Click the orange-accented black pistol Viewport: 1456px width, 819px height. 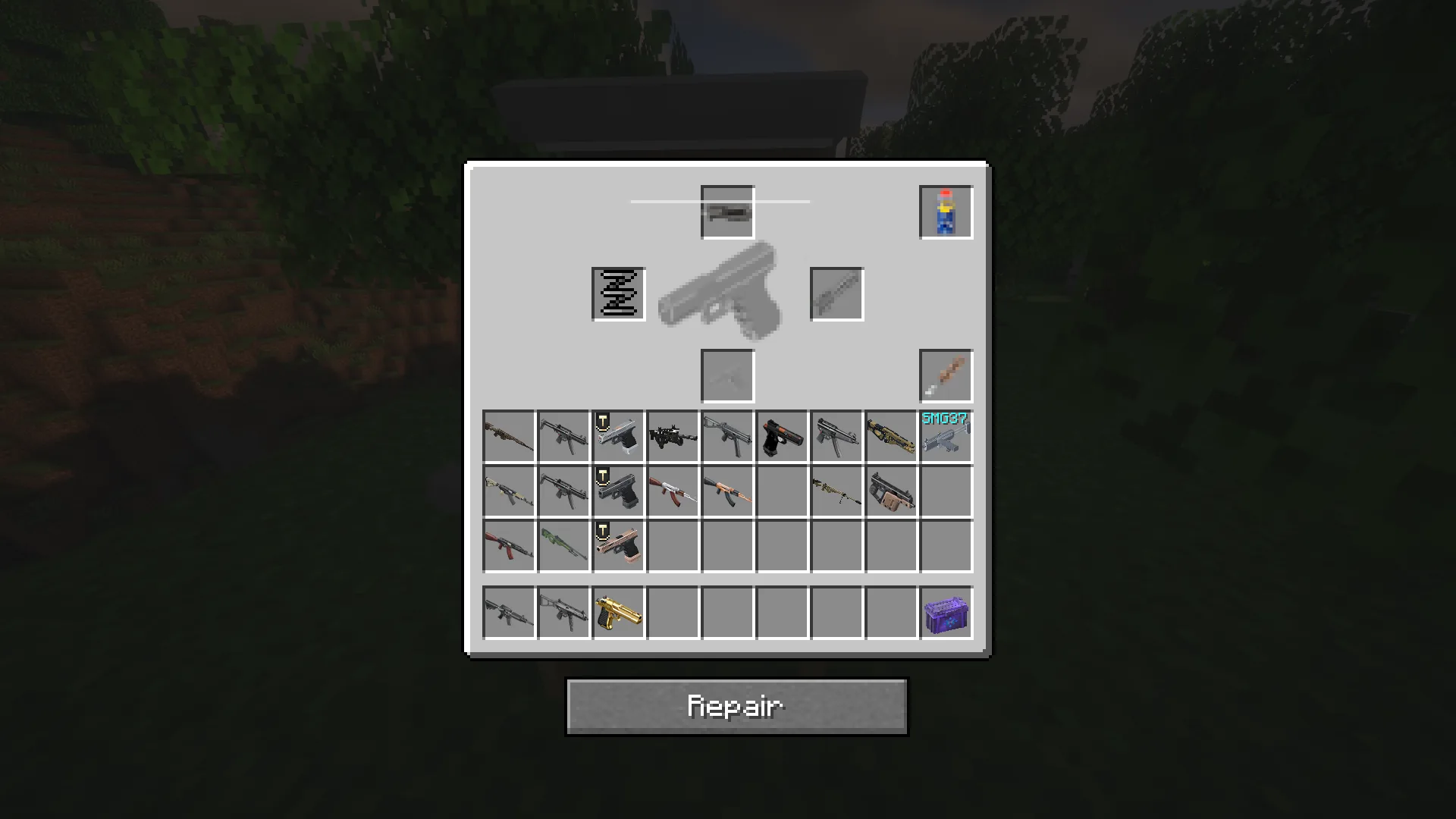pyautogui.click(x=782, y=438)
